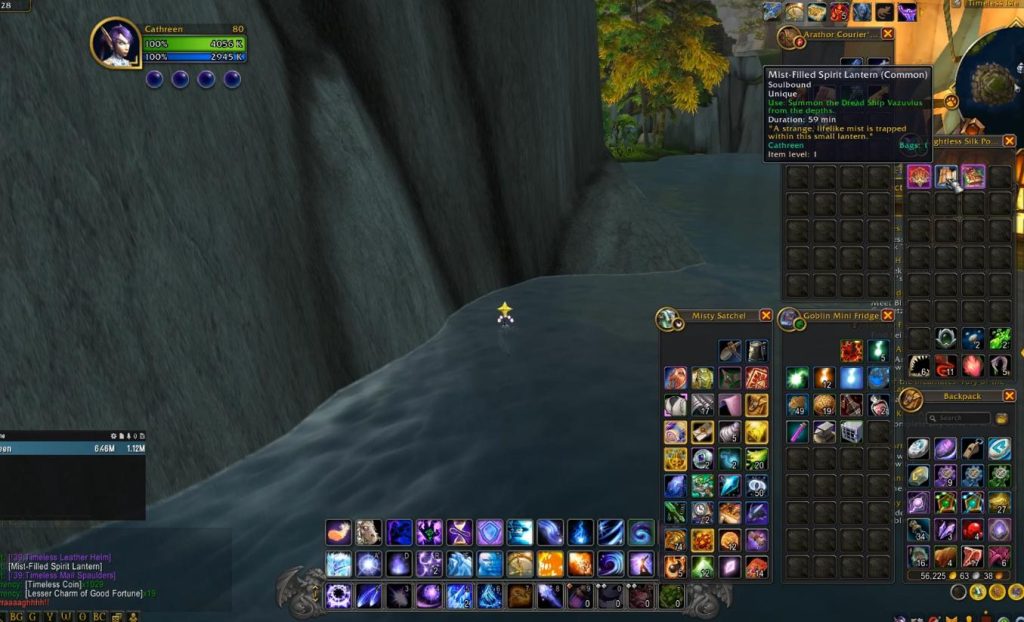Image resolution: width=1024 pixels, height=622 pixels.
Task: Select the Mist-Filled Spirit Lantern item
Action: pos(946,178)
